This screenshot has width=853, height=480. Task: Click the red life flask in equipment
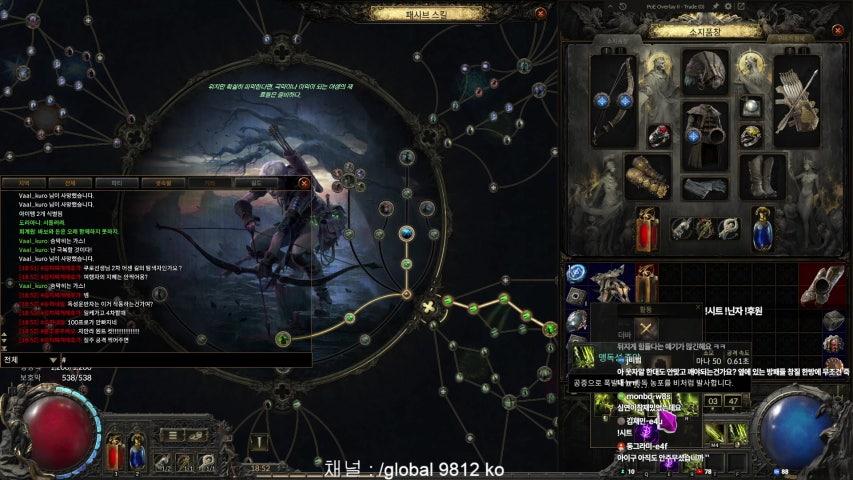[648, 229]
